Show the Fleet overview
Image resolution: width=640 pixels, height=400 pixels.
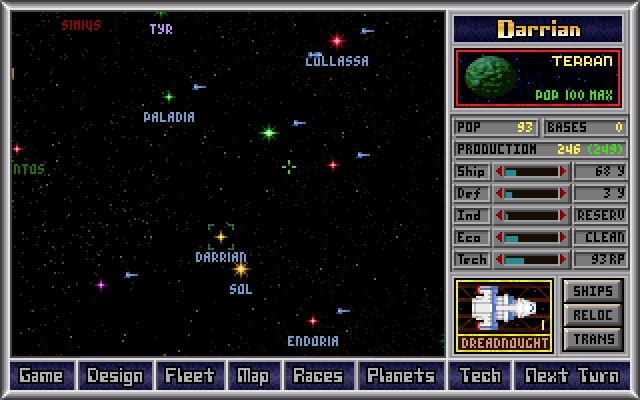(x=190, y=376)
